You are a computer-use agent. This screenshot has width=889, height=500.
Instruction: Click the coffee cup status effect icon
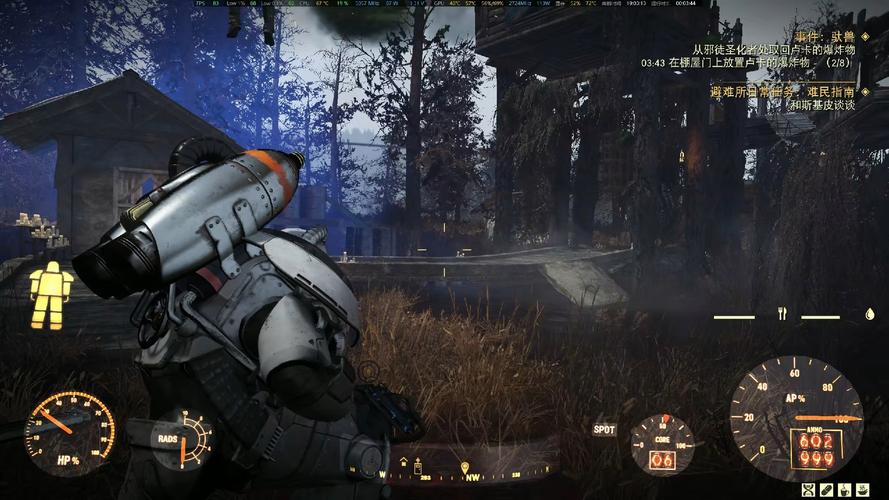tap(845, 489)
